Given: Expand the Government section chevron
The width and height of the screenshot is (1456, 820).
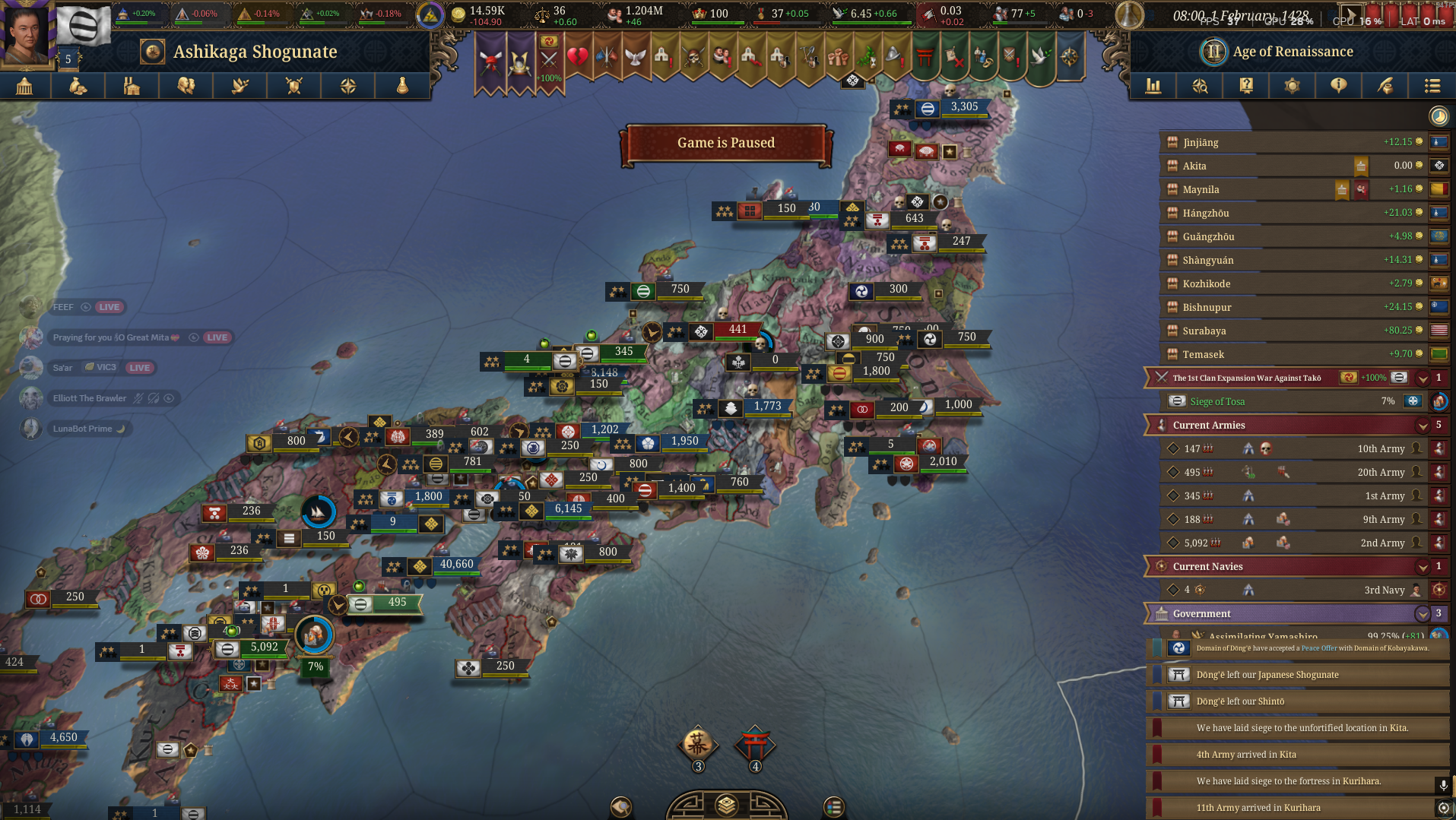Looking at the screenshot, I should [x=1423, y=613].
